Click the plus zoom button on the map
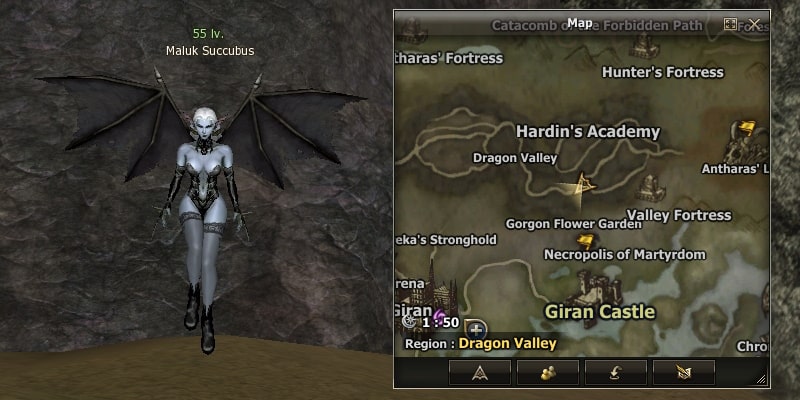The image size is (800, 400). point(475,327)
